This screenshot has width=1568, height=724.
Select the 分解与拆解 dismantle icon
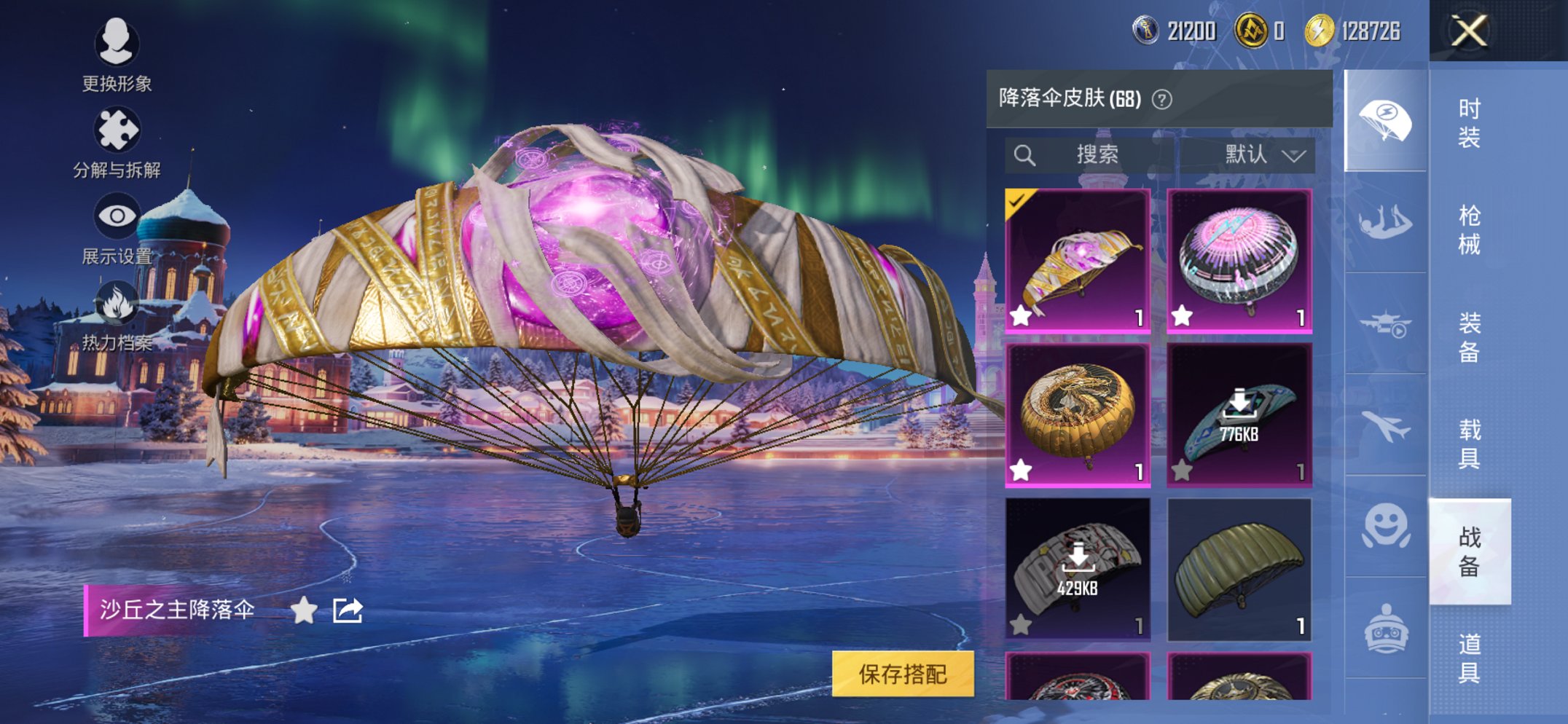[x=117, y=130]
